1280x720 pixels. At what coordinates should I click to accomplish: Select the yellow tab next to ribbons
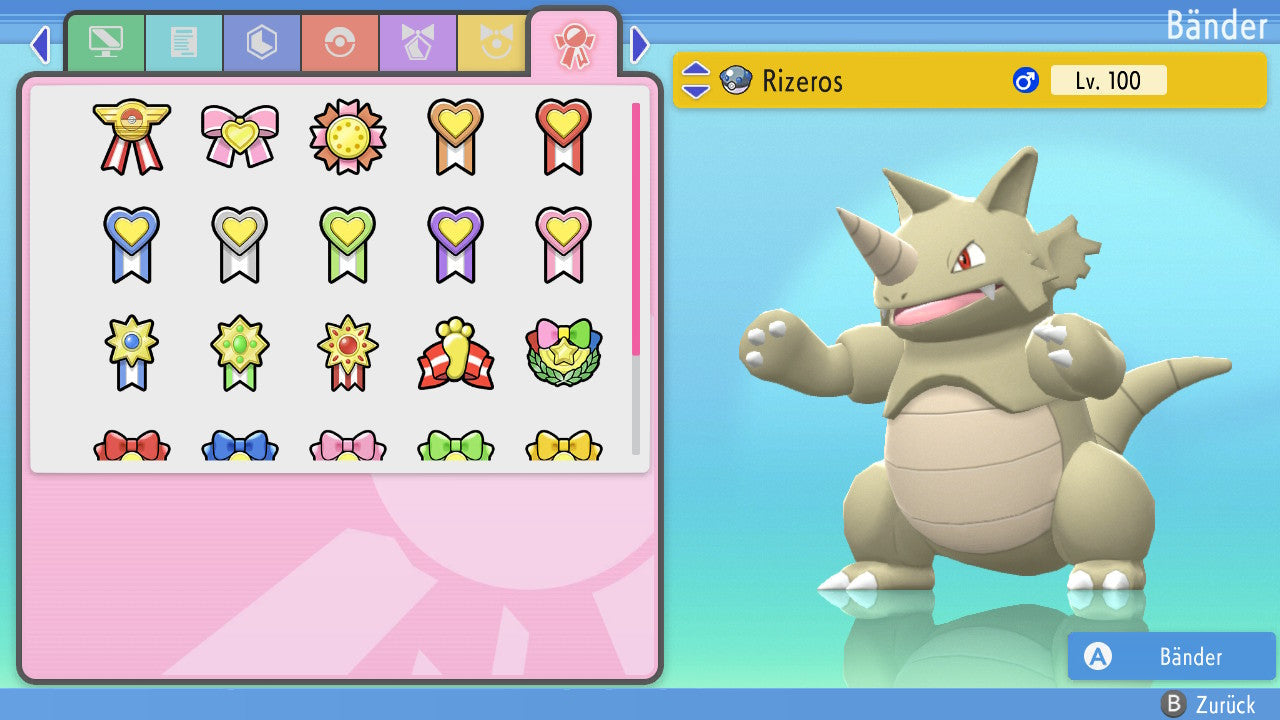[x=492, y=43]
